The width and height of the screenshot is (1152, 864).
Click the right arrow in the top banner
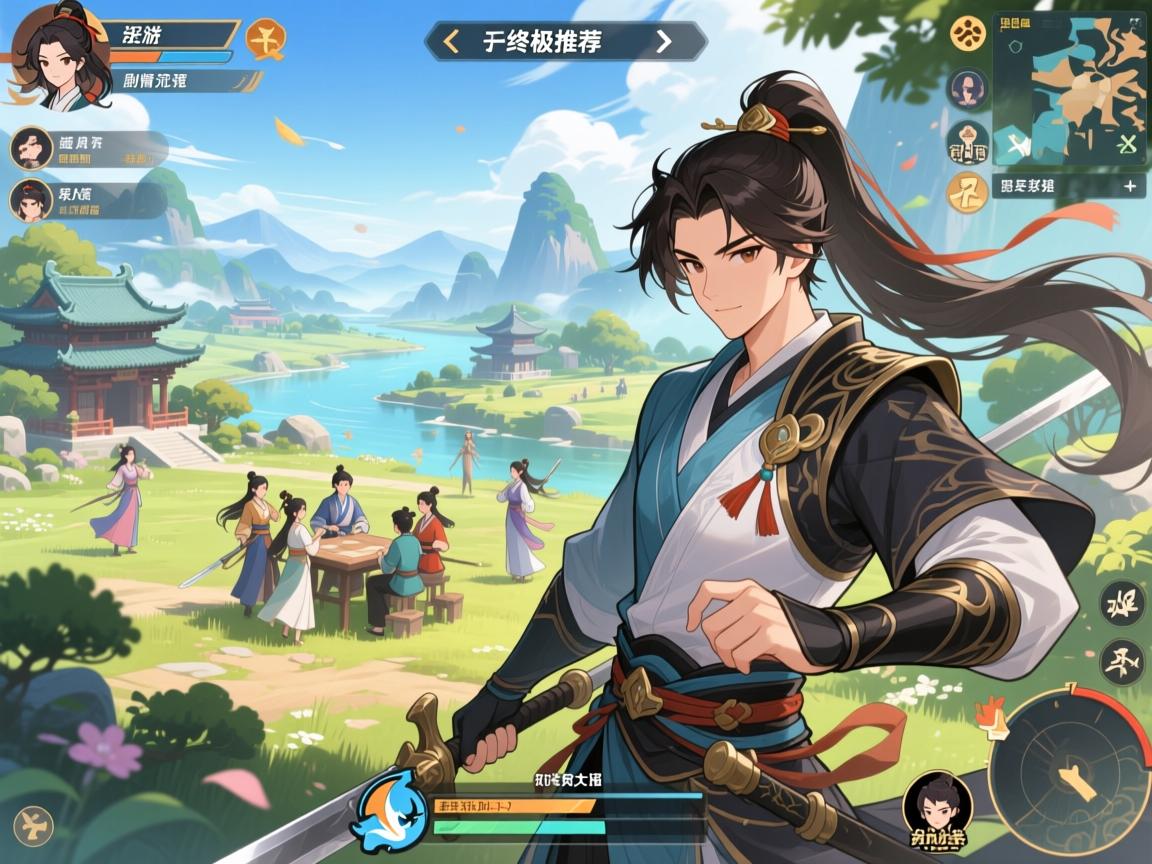coord(663,41)
